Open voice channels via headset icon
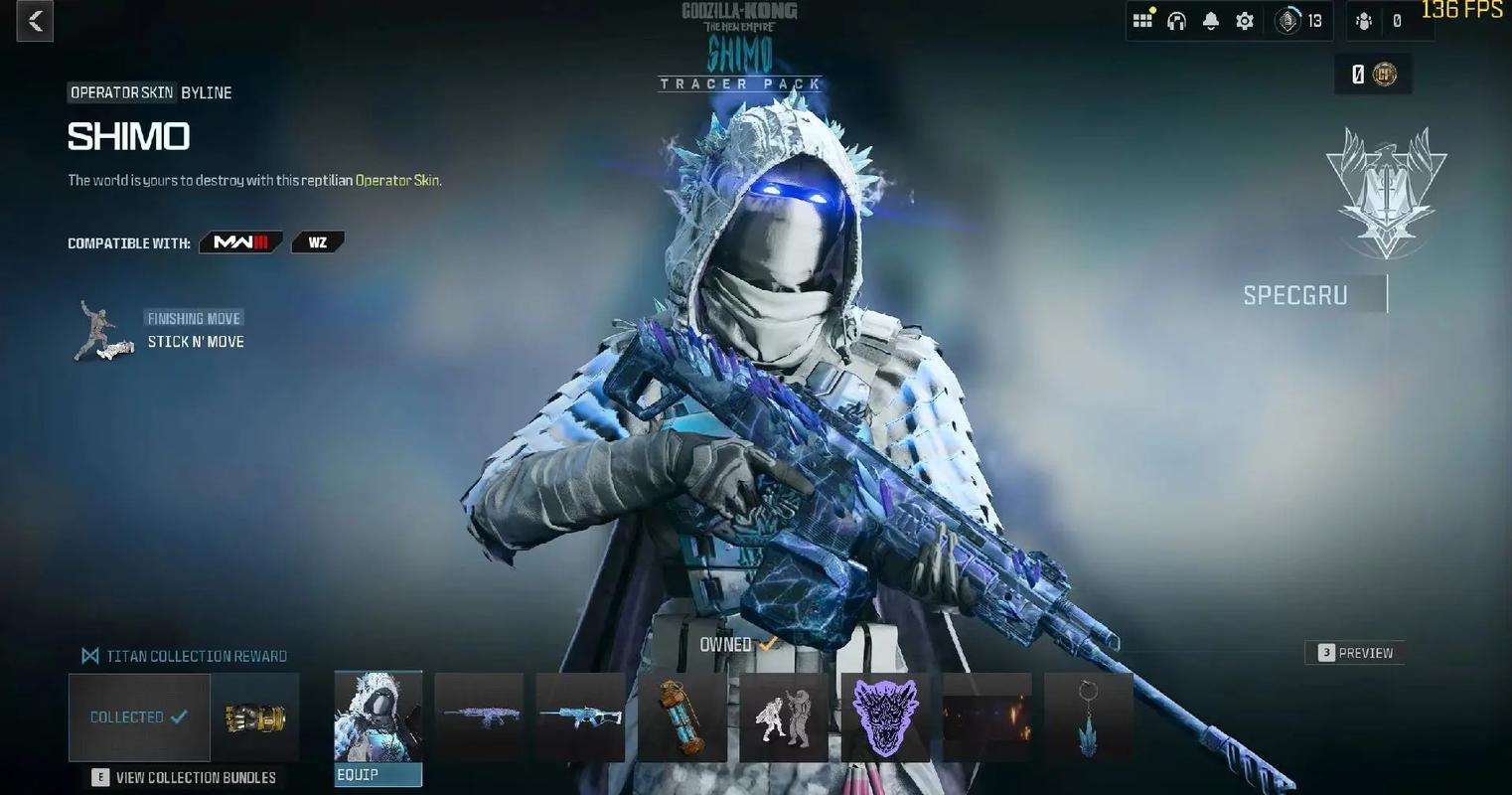Screen dimensions: 1512x795 1176,21
